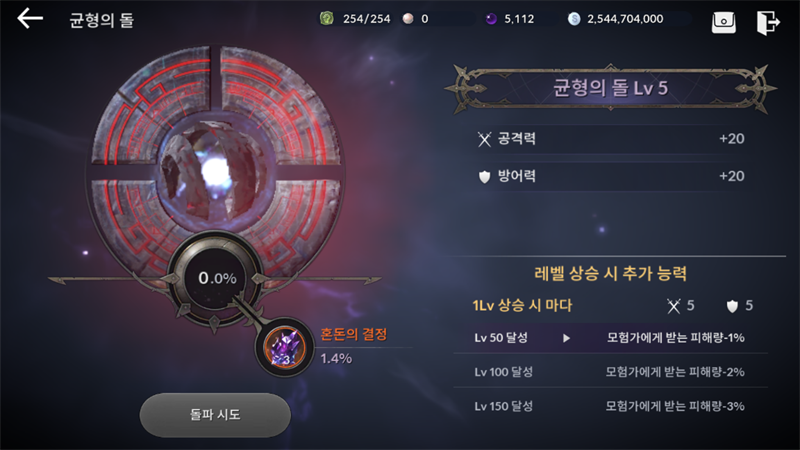Click the exit door icon

click(768, 21)
